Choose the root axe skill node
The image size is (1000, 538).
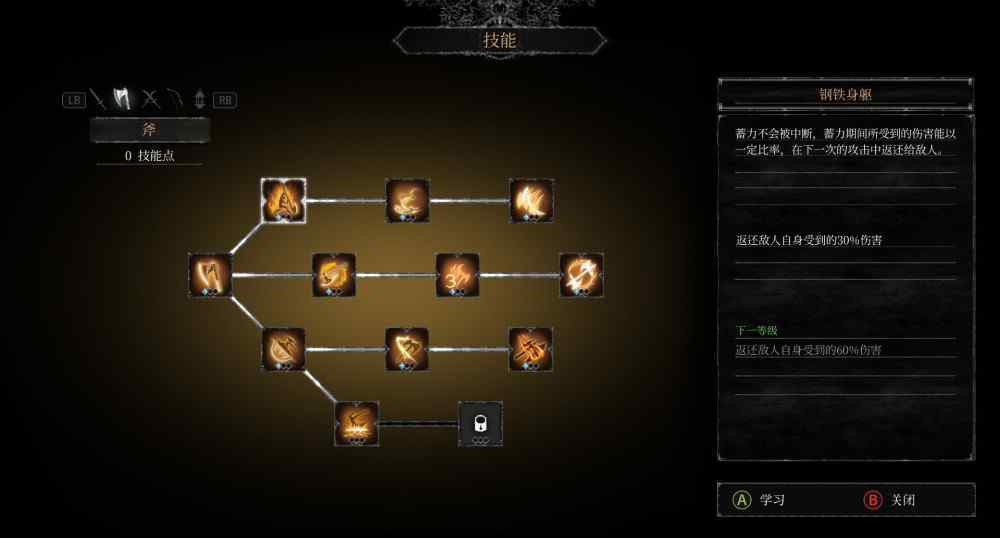[x=210, y=274]
